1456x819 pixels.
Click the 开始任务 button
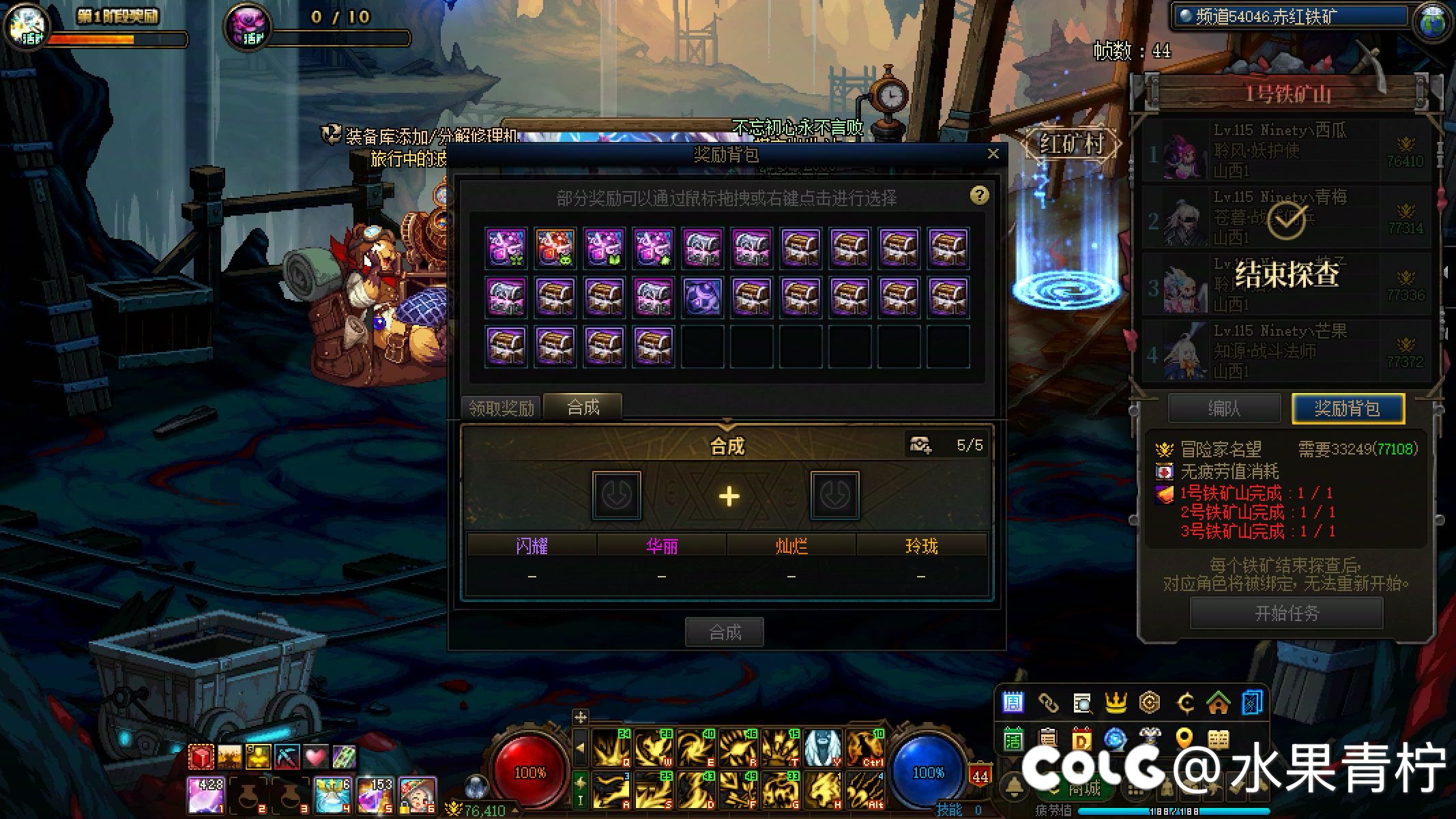(x=1286, y=613)
